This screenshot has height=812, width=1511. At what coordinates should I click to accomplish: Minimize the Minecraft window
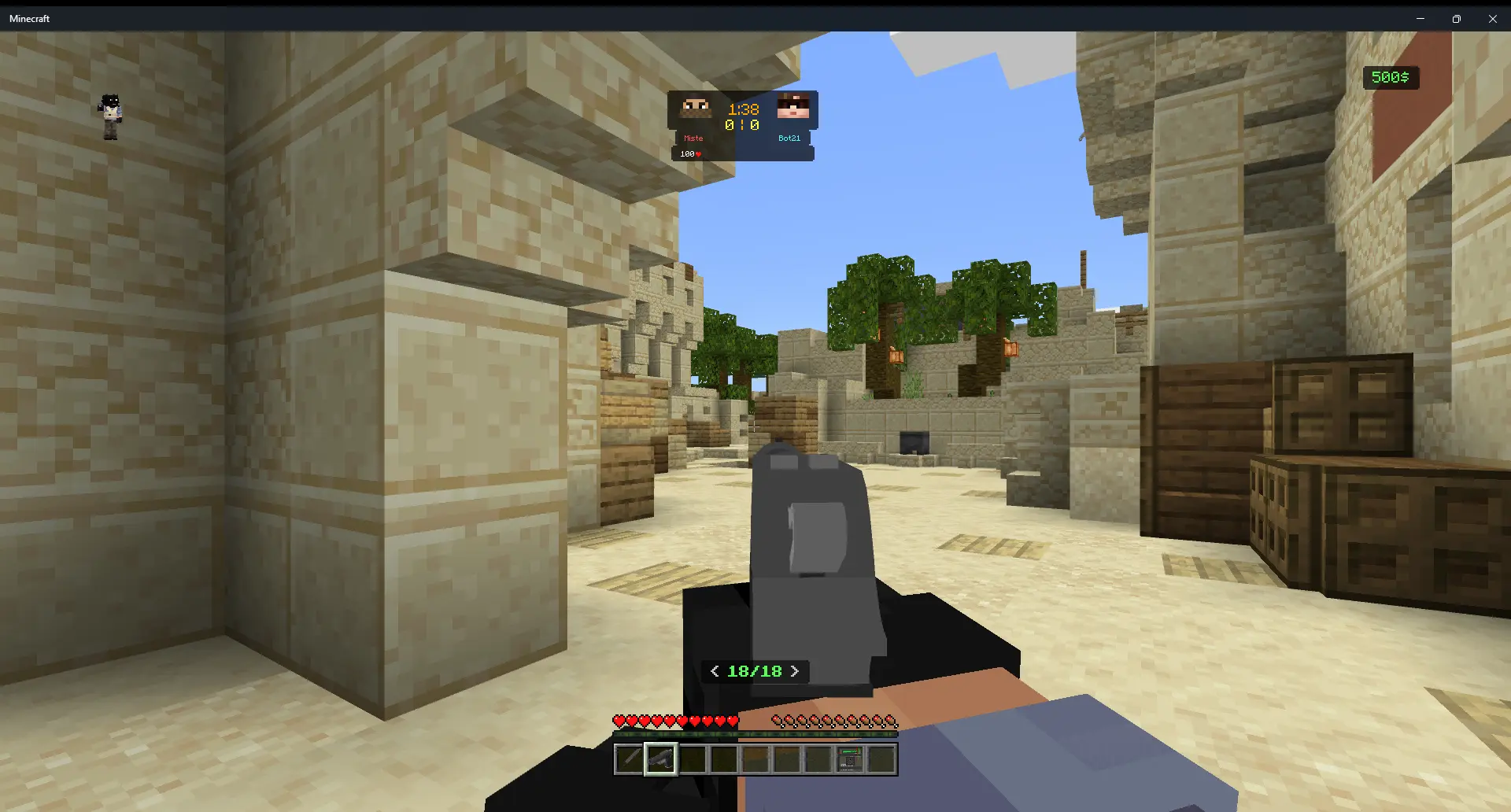coord(1420,19)
